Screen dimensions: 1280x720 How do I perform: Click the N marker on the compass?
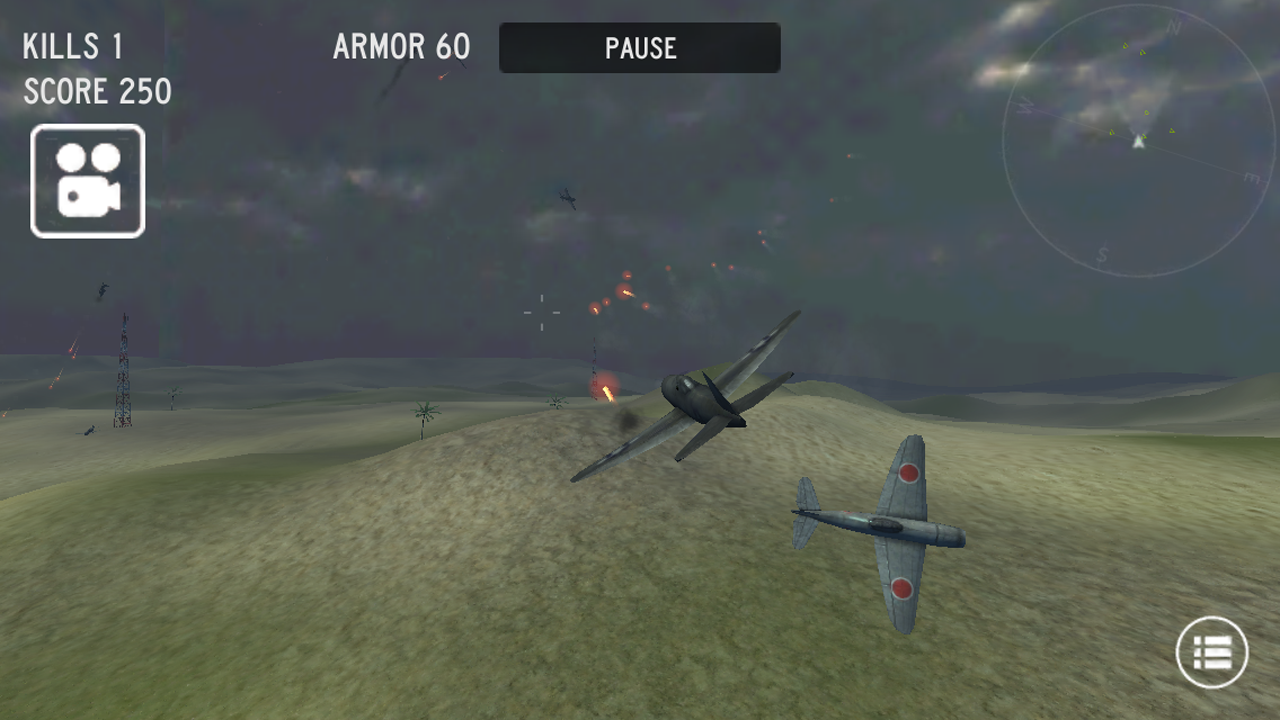1175,25
